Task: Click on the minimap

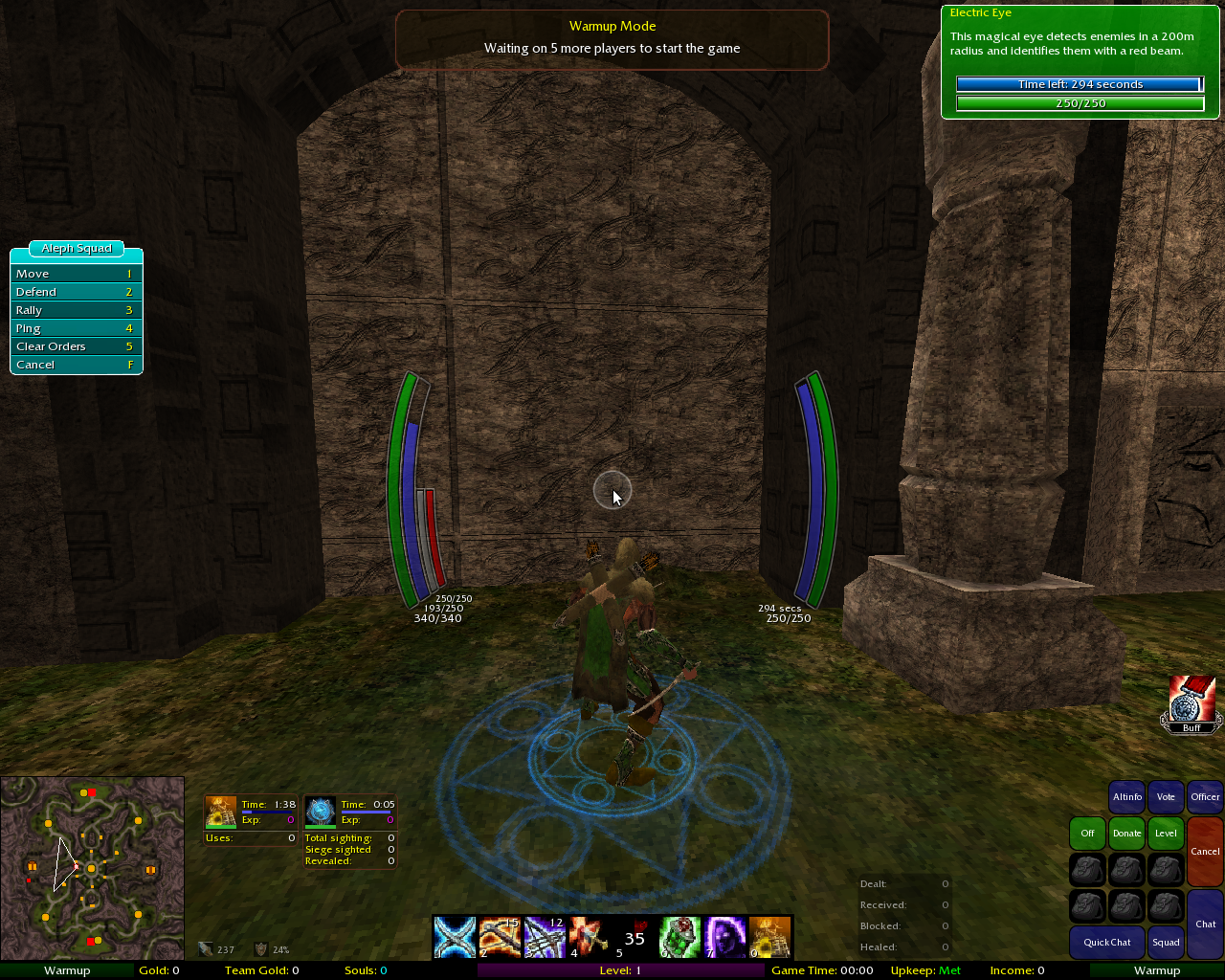Action: click(92, 868)
